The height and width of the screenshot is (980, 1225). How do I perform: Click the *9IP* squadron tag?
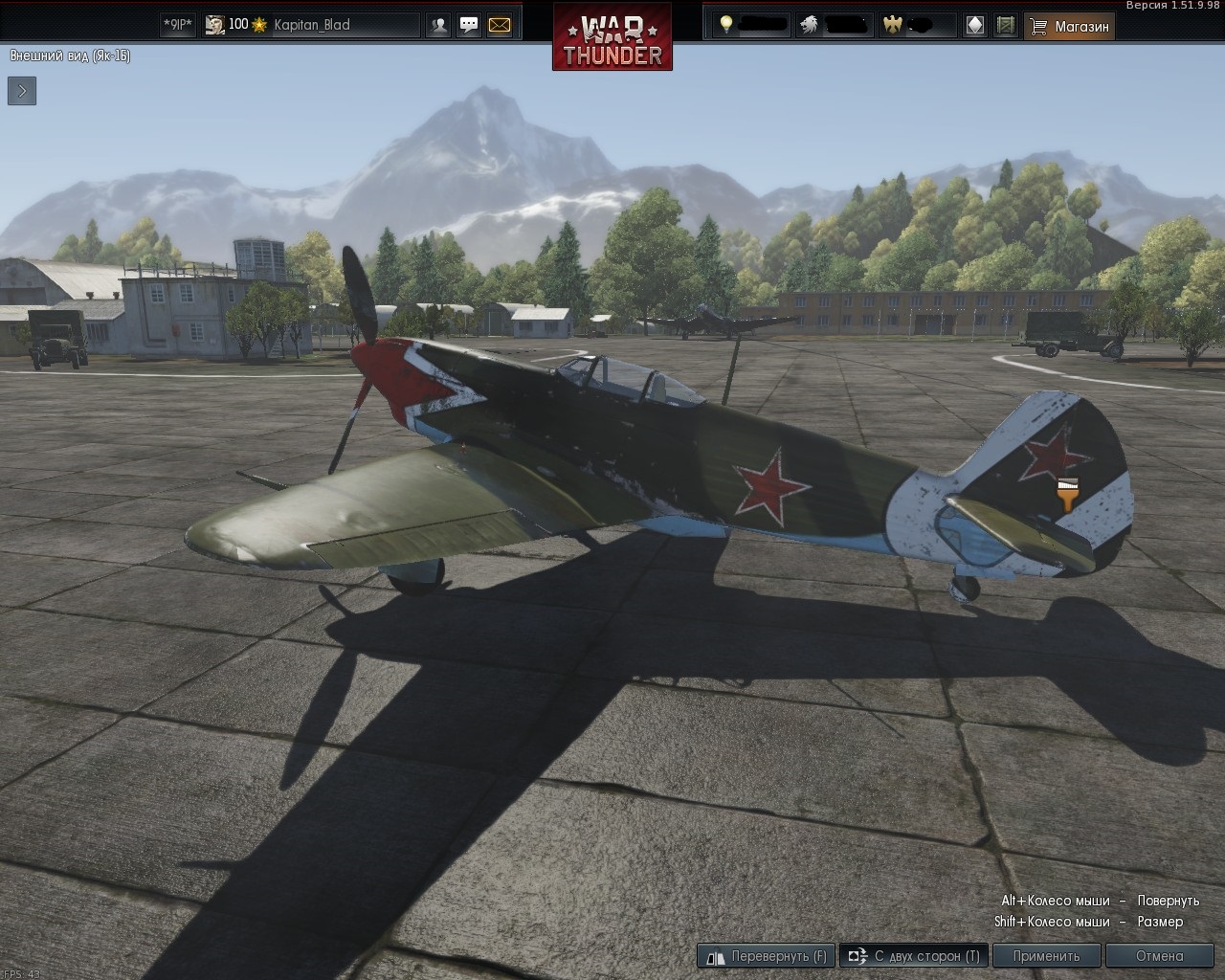click(x=178, y=25)
